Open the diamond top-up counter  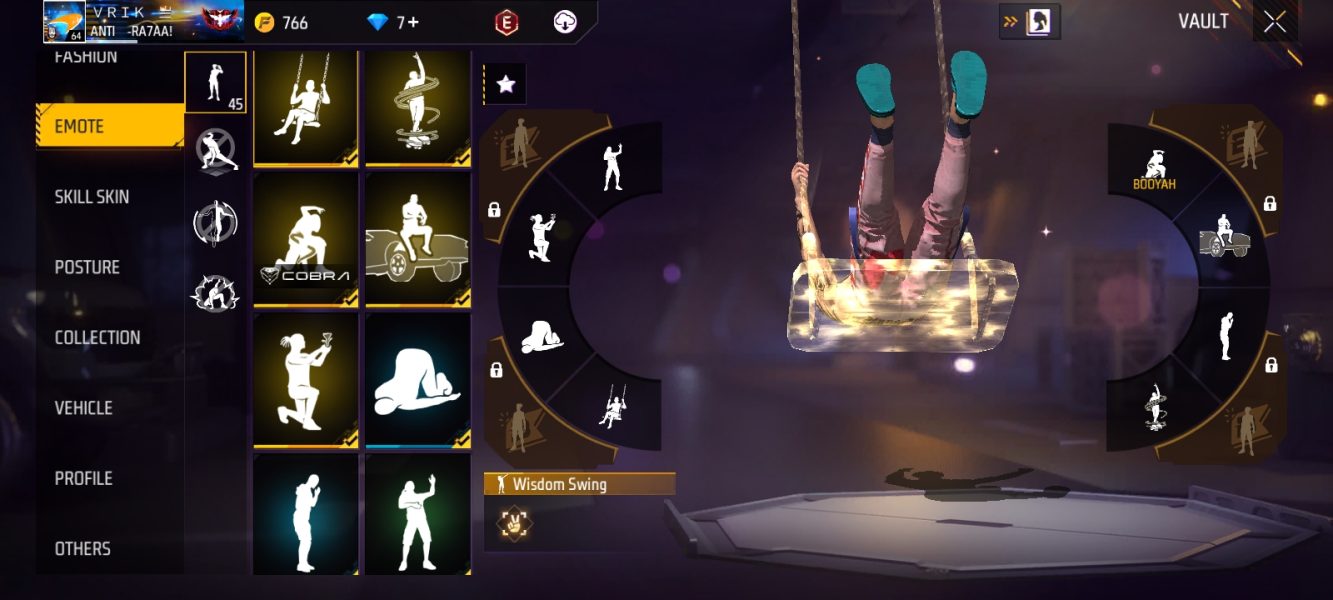point(394,22)
